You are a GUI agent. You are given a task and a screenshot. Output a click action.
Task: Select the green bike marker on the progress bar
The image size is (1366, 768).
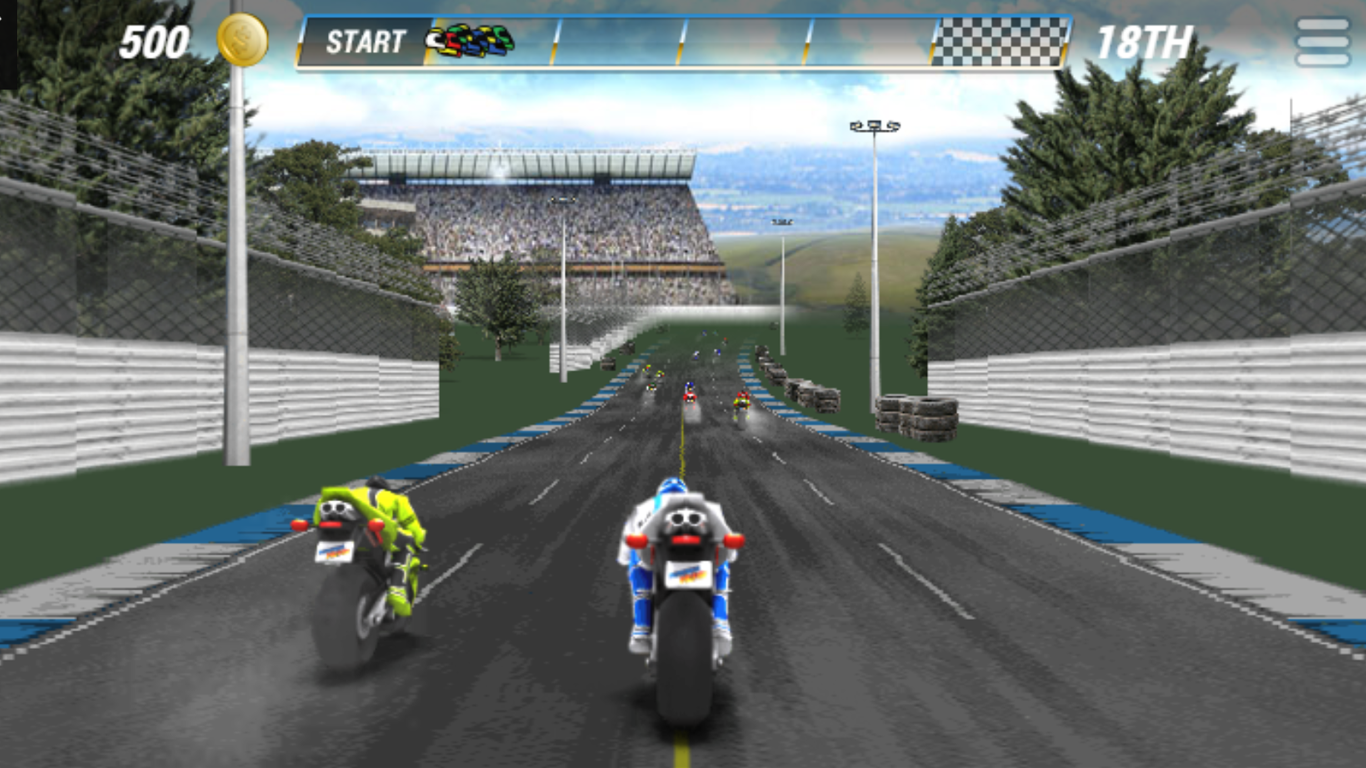499,32
